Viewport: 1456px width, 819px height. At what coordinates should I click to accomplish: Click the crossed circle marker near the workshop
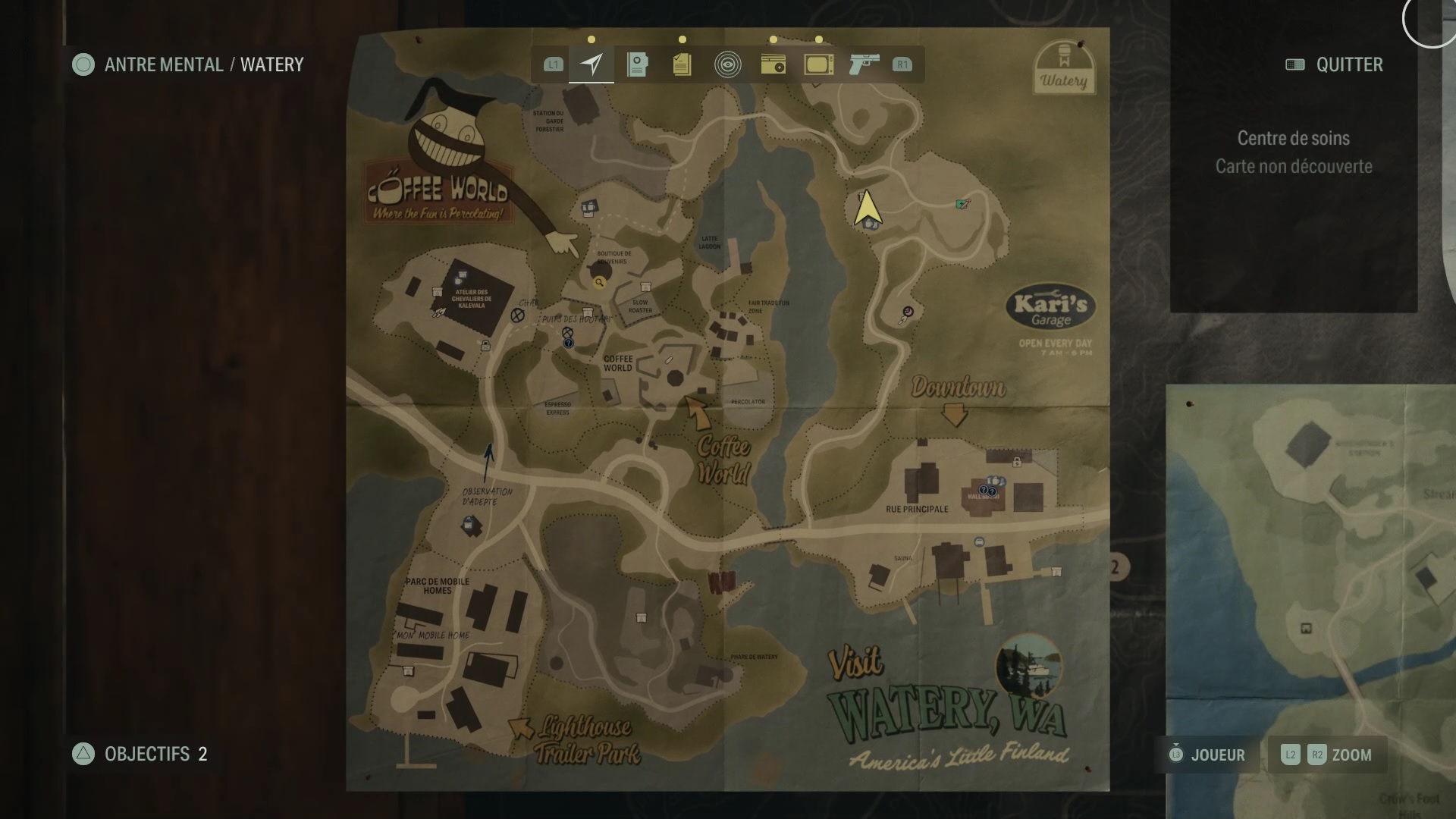pos(517,315)
